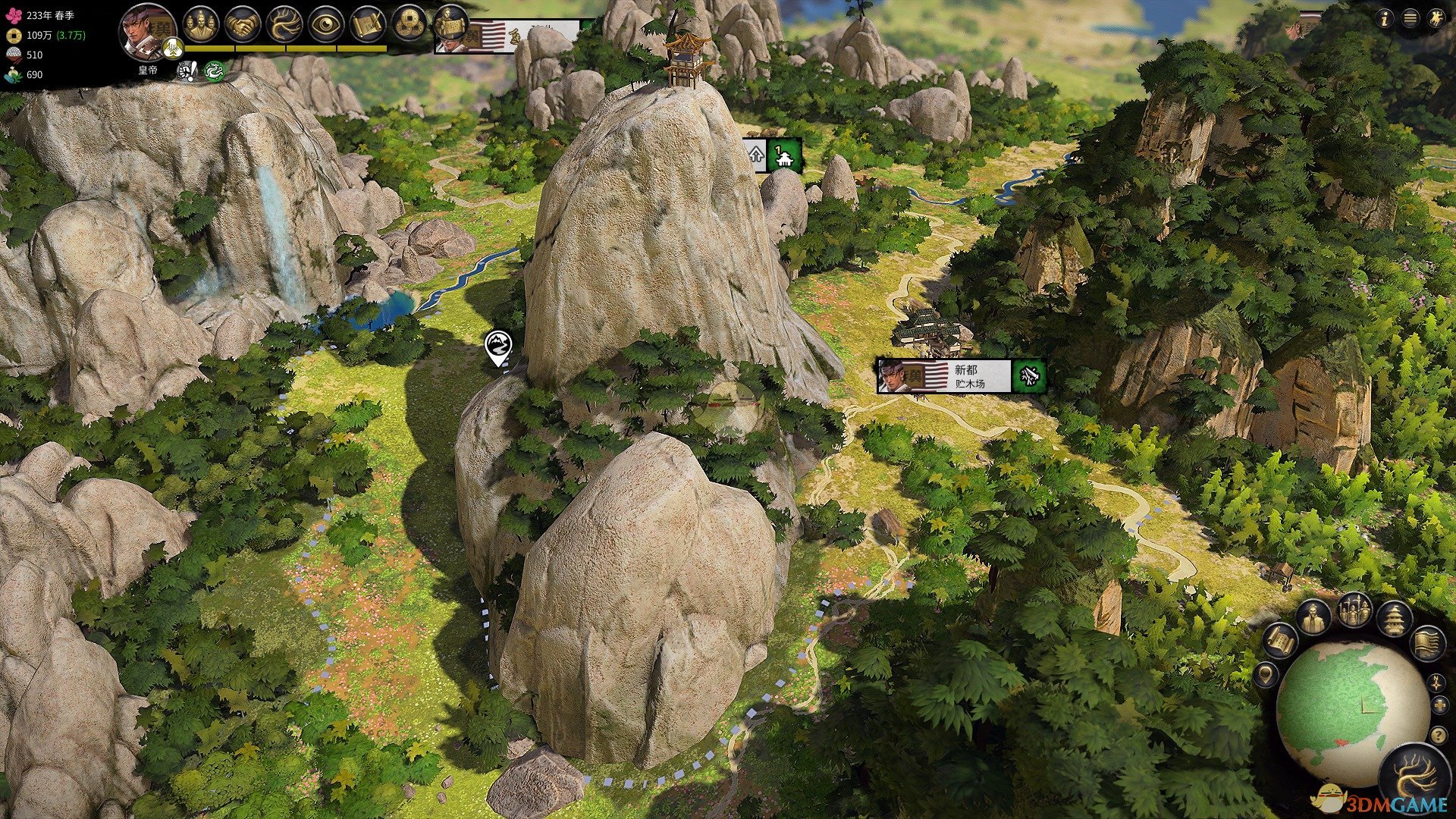Open the court panel with three figures
The image size is (1456, 819).
(x=200, y=25)
